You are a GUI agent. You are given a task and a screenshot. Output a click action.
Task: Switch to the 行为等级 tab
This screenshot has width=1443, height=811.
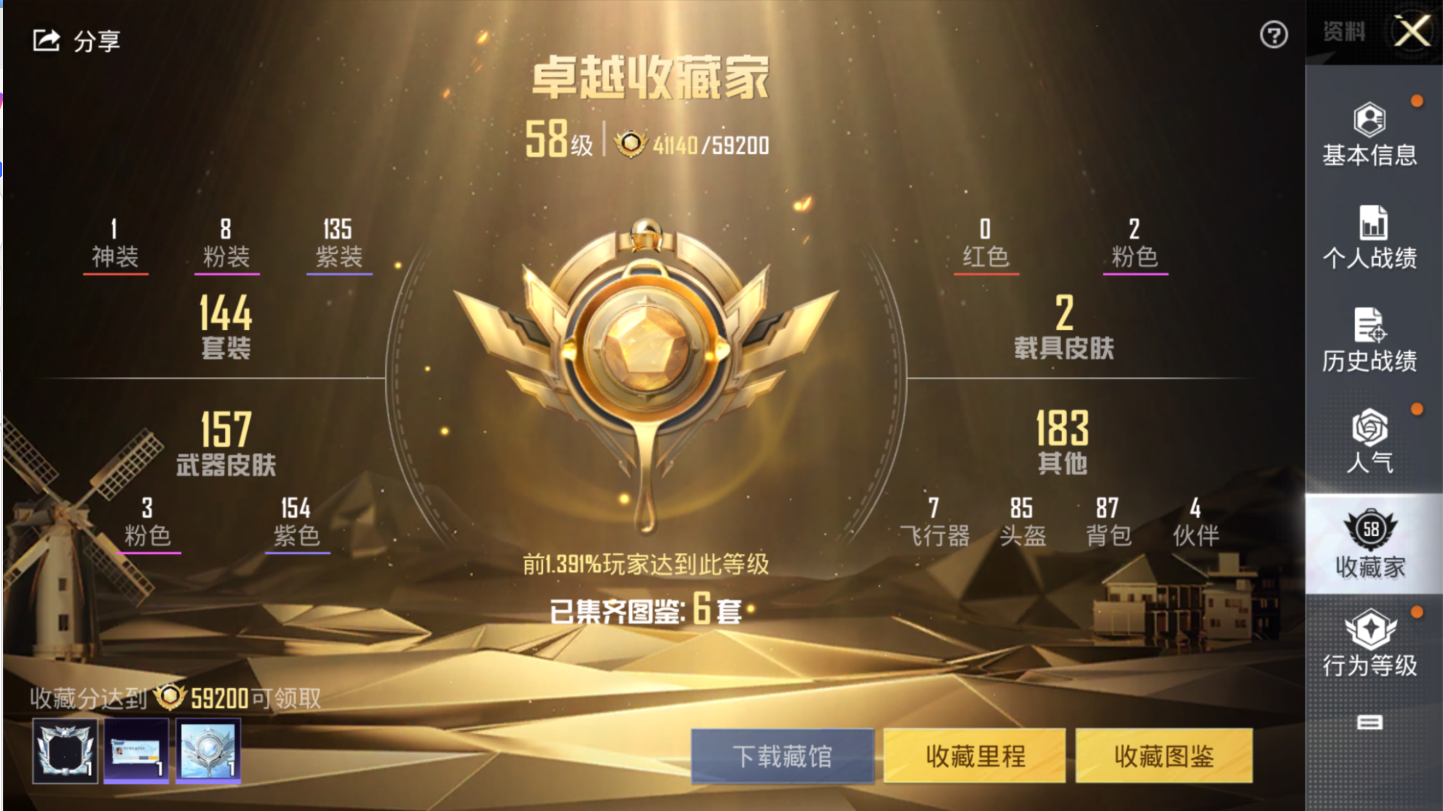click(x=1369, y=646)
